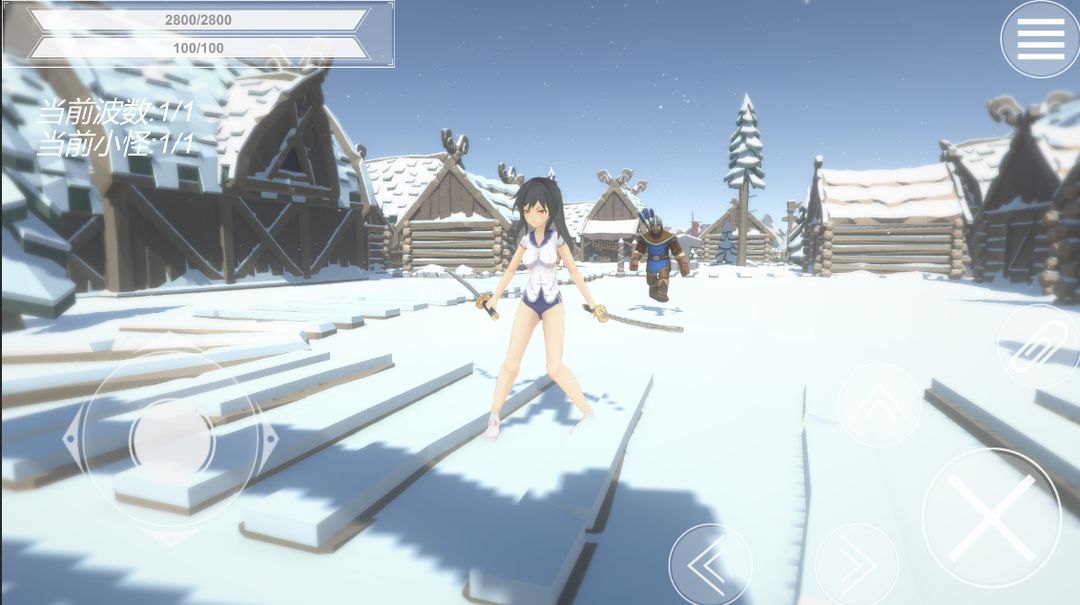This screenshot has height=605, width=1080.
Task: Tap the left double-chevron button
Action: click(710, 566)
